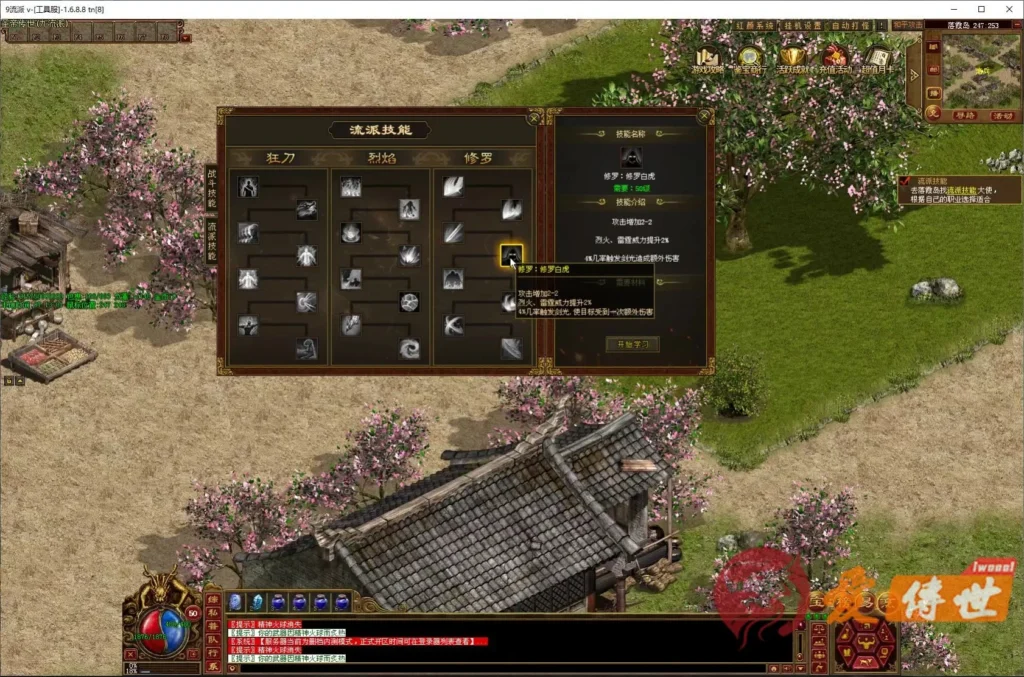The width and height of the screenshot is (1024, 677).
Task: Close the skill detail panel
Action: click(x=706, y=116)
